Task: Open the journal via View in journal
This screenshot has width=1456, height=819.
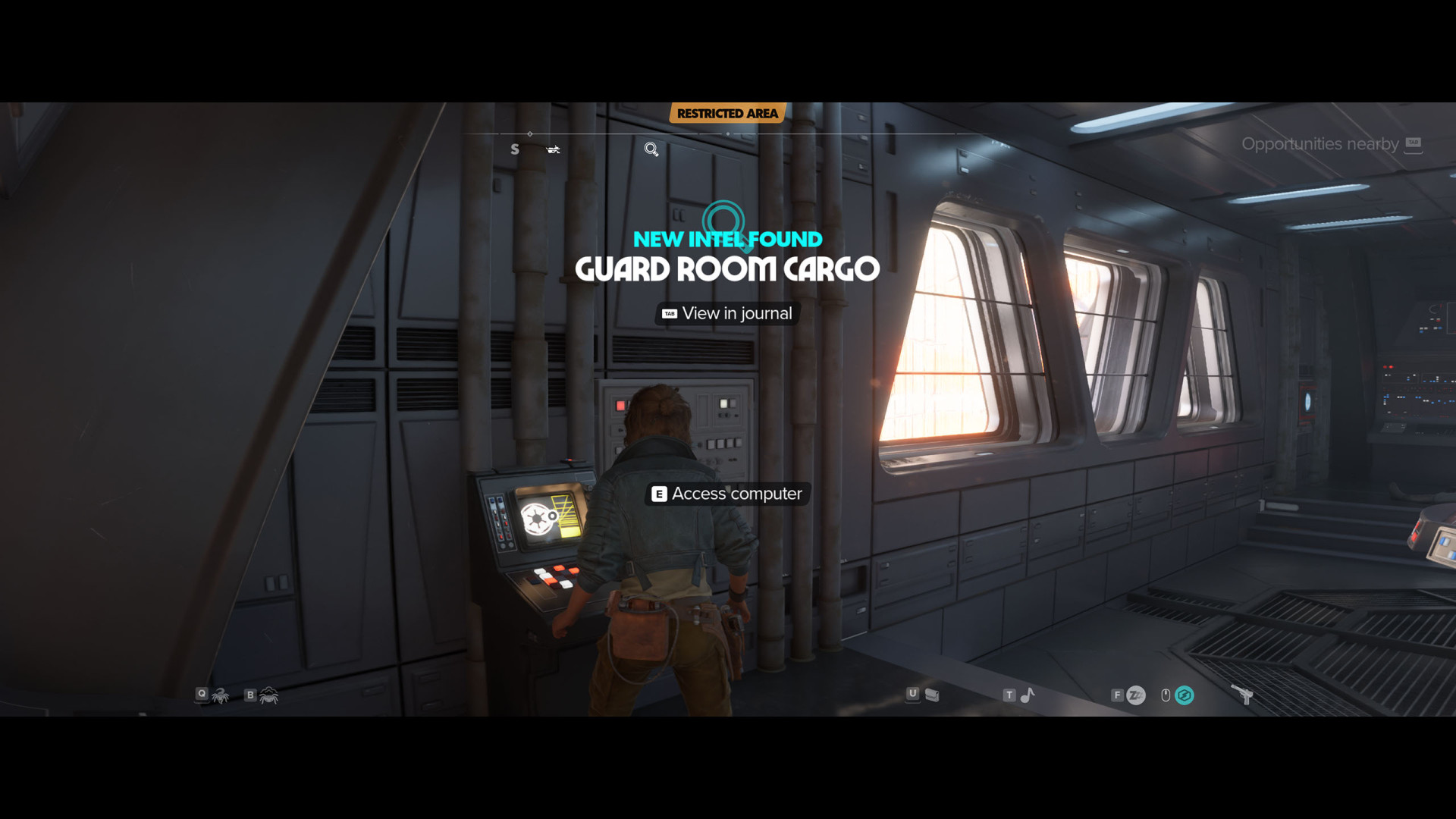Action: click(727, 313)
